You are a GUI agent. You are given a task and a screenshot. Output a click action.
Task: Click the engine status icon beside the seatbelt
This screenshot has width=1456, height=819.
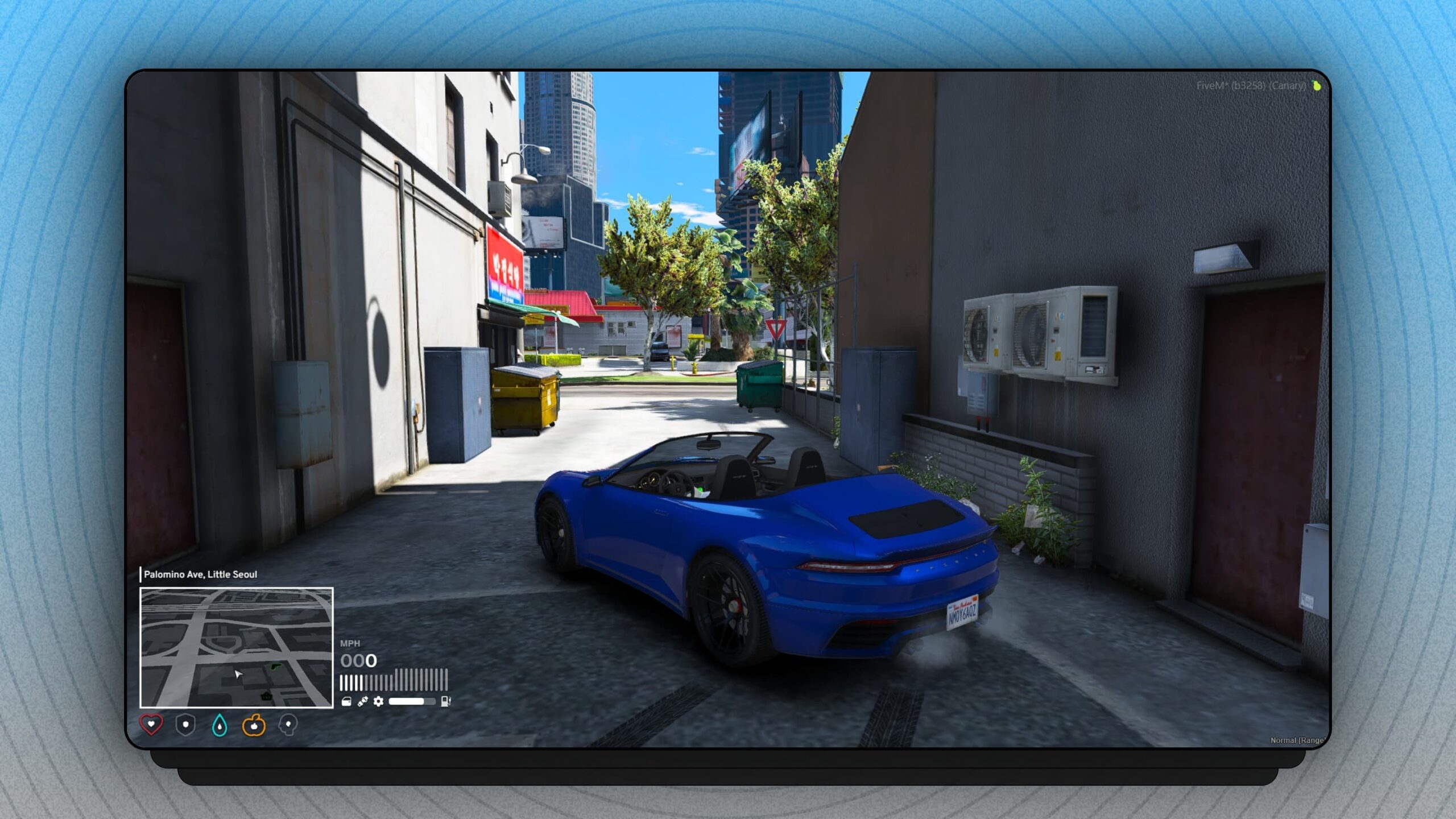(x=346, y=701)
